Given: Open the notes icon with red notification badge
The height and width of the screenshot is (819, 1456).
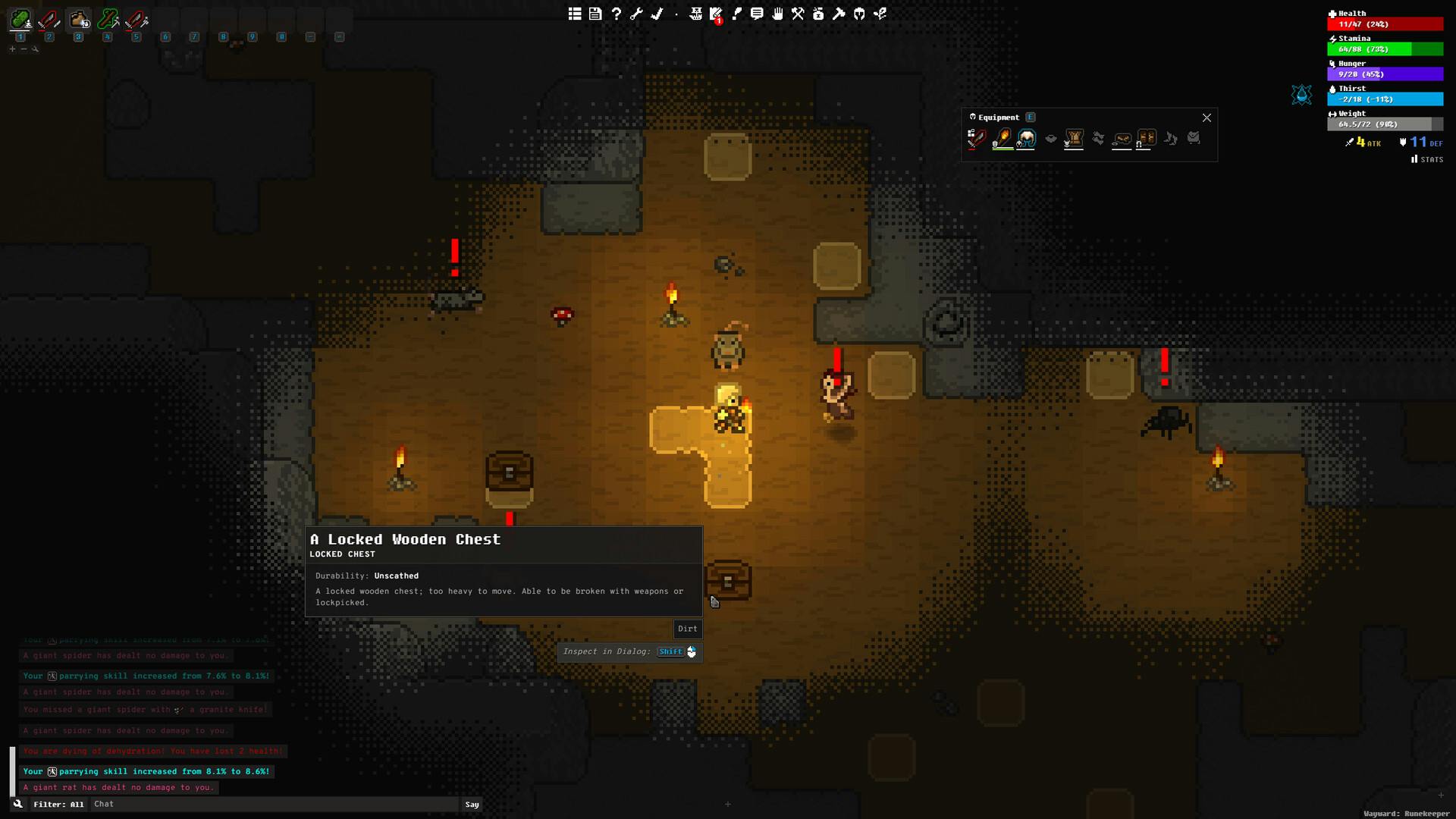Looking at the screenshot, I should click(716, 13).
